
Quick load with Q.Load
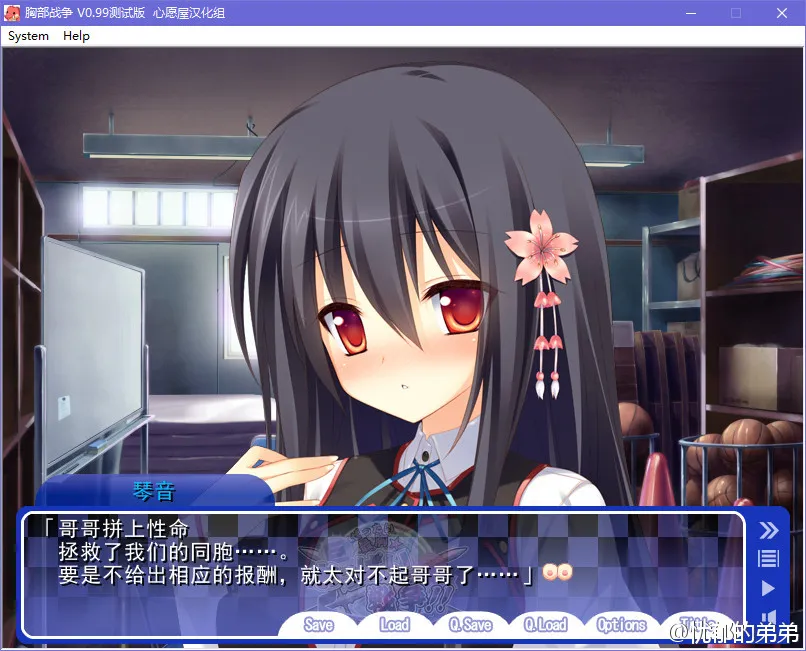pos(545,625)
